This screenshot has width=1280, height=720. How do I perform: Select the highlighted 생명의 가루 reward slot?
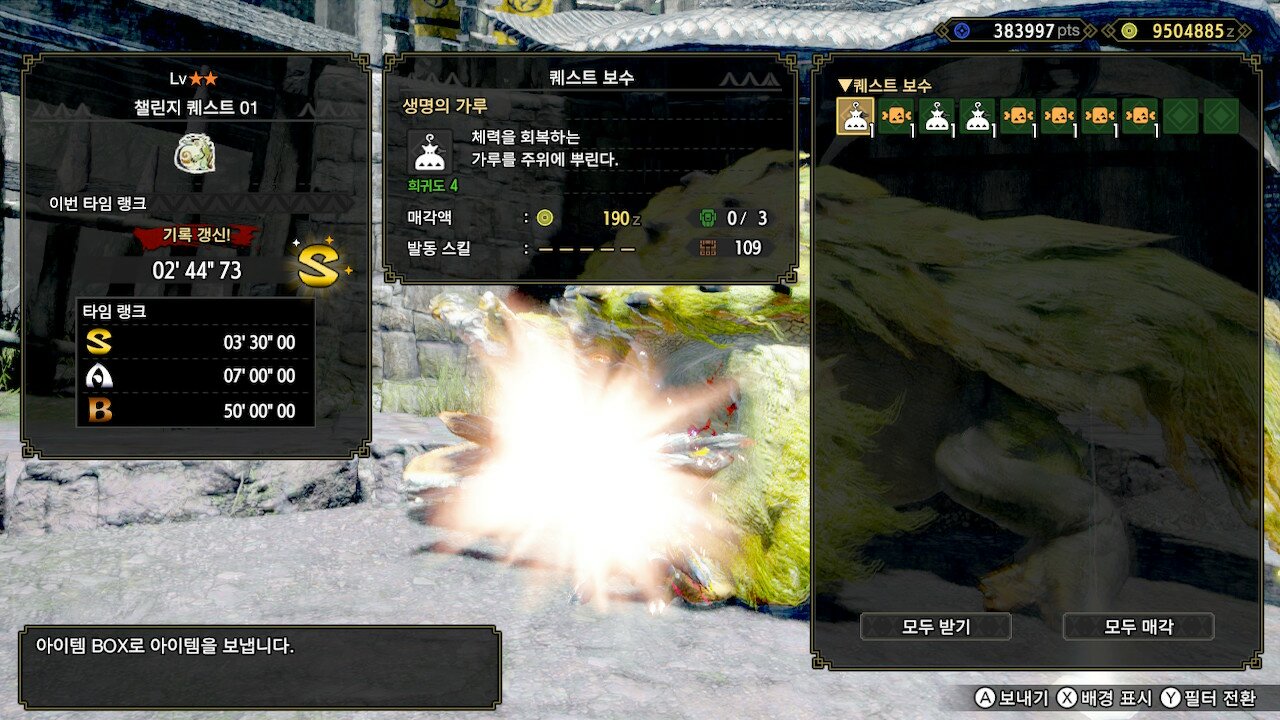(855, 116)
